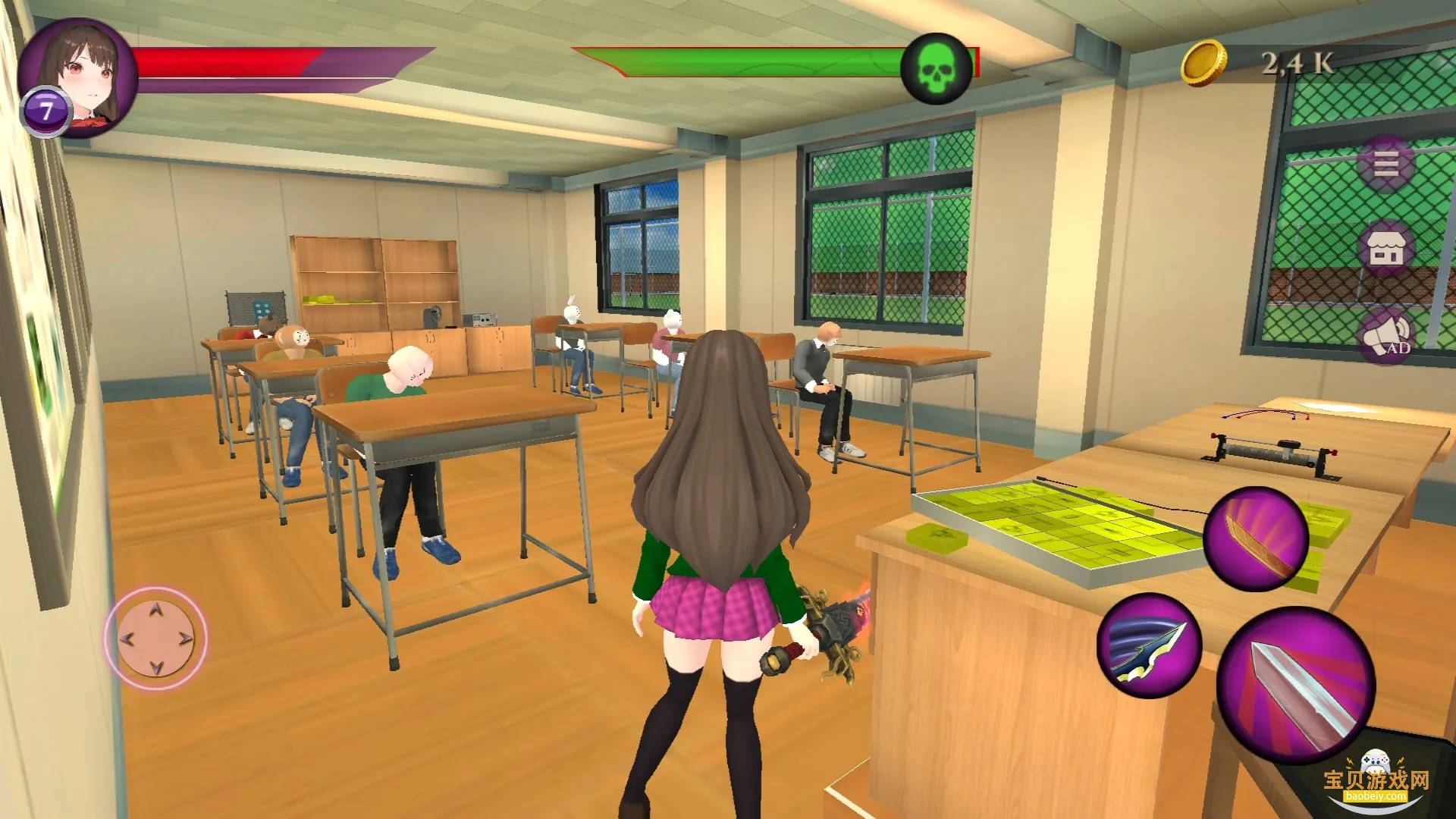Viewport: 1456px width, 819px height.
Task: Tap the megaphone AD button
Action: 1385,336
